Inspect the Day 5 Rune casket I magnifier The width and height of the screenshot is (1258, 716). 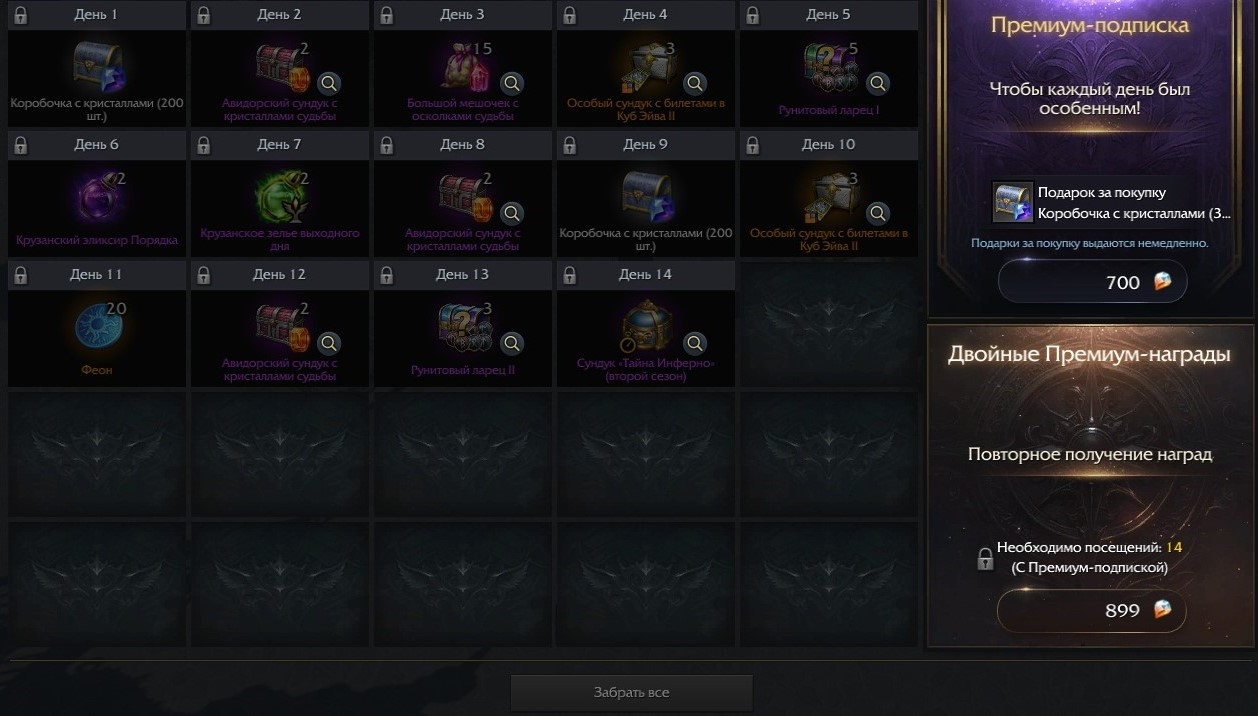click(878, 83)
